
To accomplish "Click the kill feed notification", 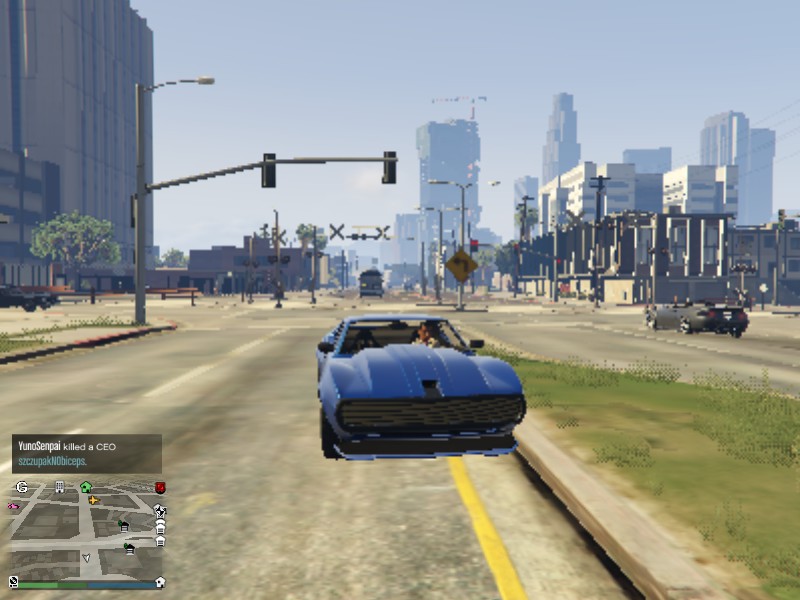I will 86,454.
